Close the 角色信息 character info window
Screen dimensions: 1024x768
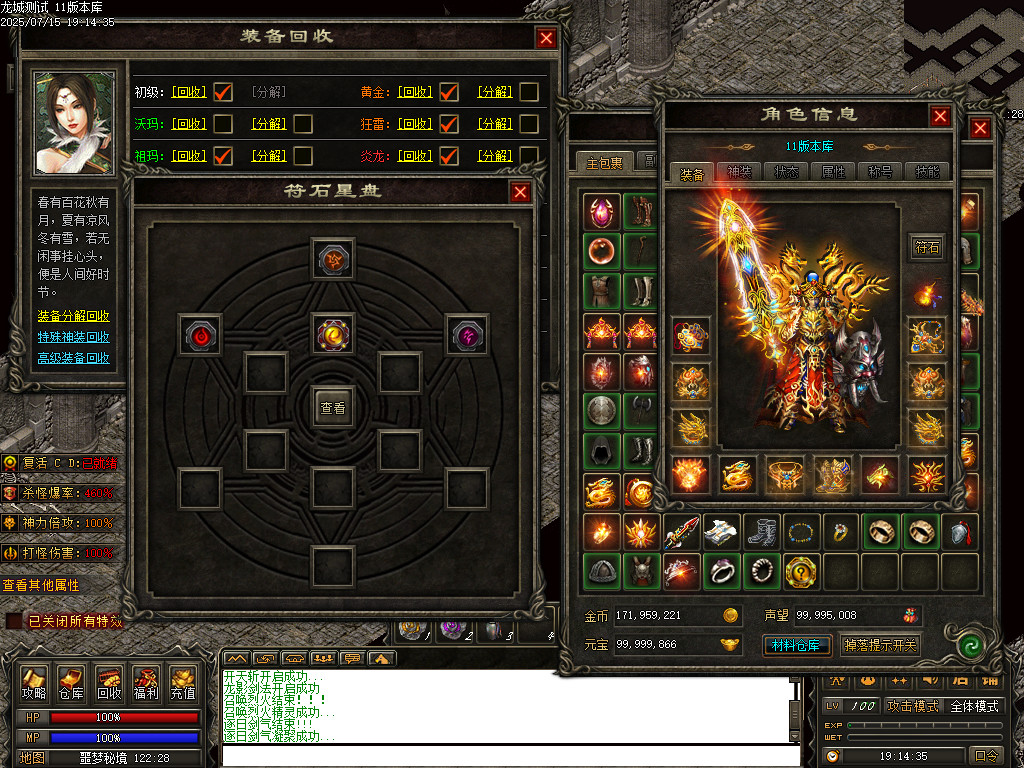(940, 116)
